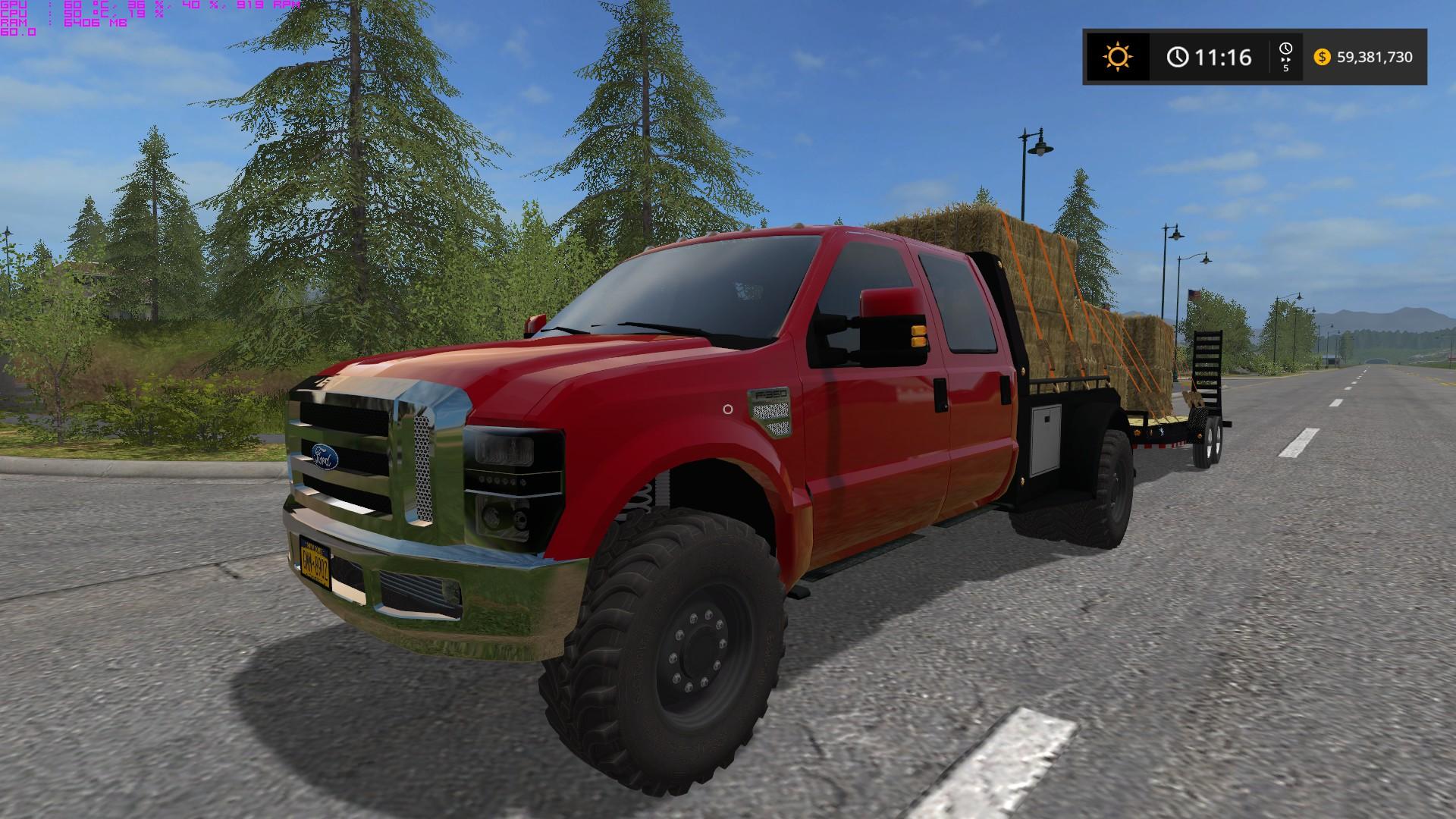Click the sunny weather icon

1118,57
